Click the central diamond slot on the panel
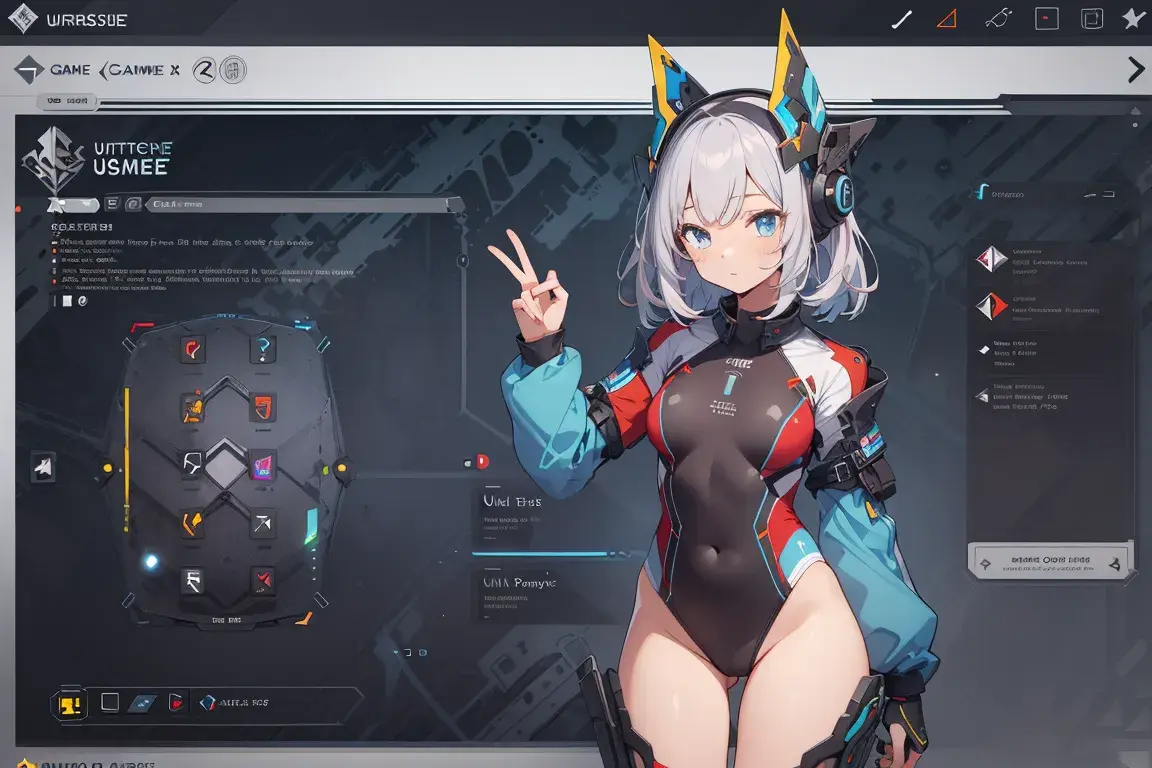Image resolution: width=1152 pixels, height=768 pixels. coord(226,464)
